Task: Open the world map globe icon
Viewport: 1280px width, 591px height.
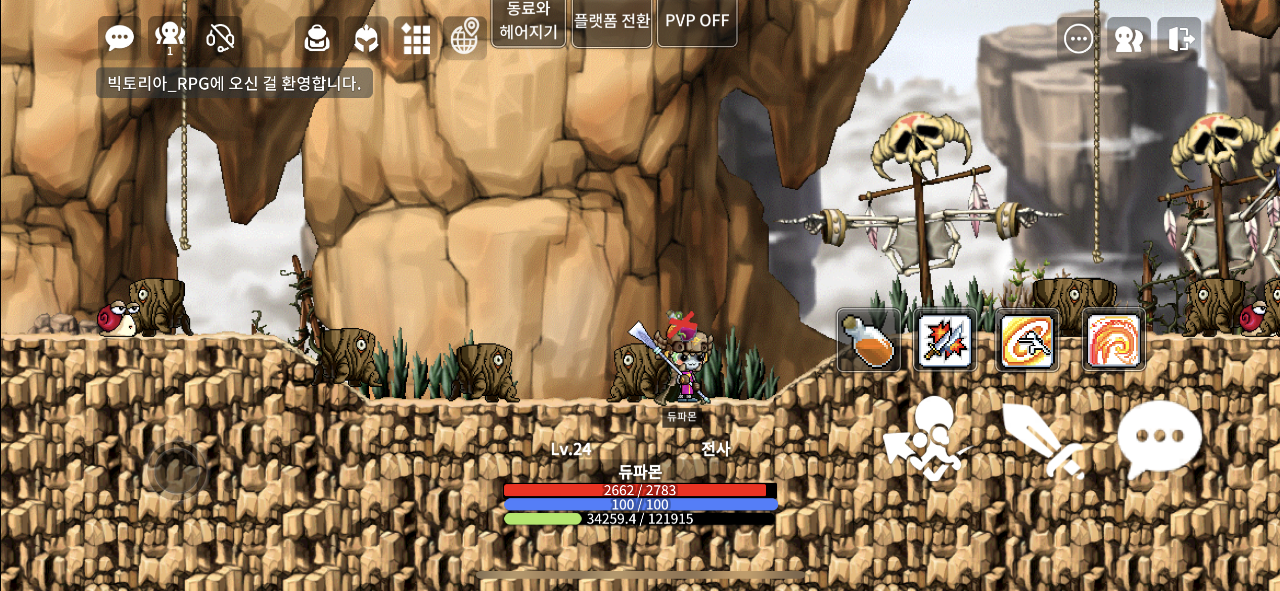Action: pos(465,38)
